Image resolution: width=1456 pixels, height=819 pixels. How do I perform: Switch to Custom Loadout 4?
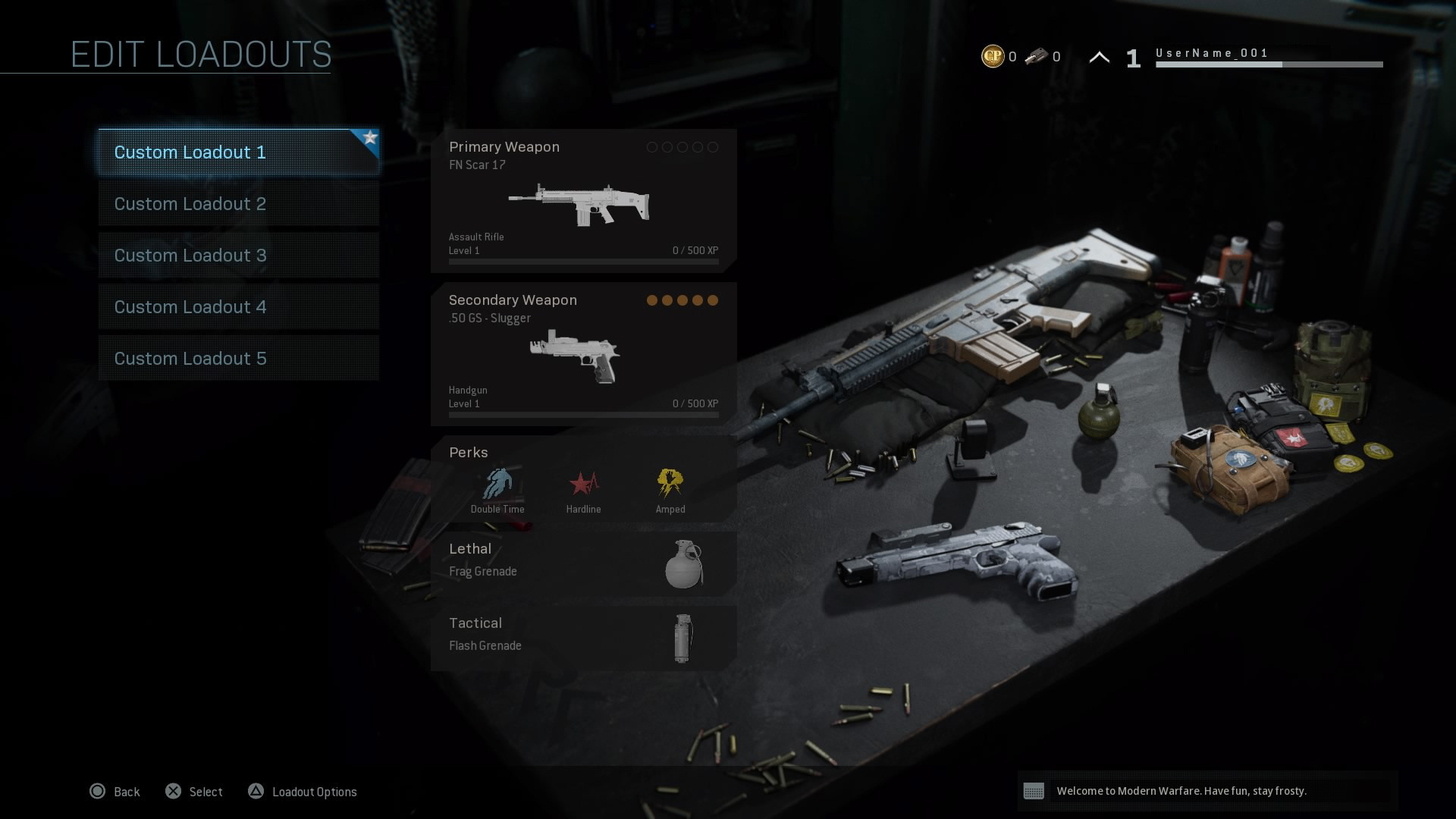(x=238, y=307)
